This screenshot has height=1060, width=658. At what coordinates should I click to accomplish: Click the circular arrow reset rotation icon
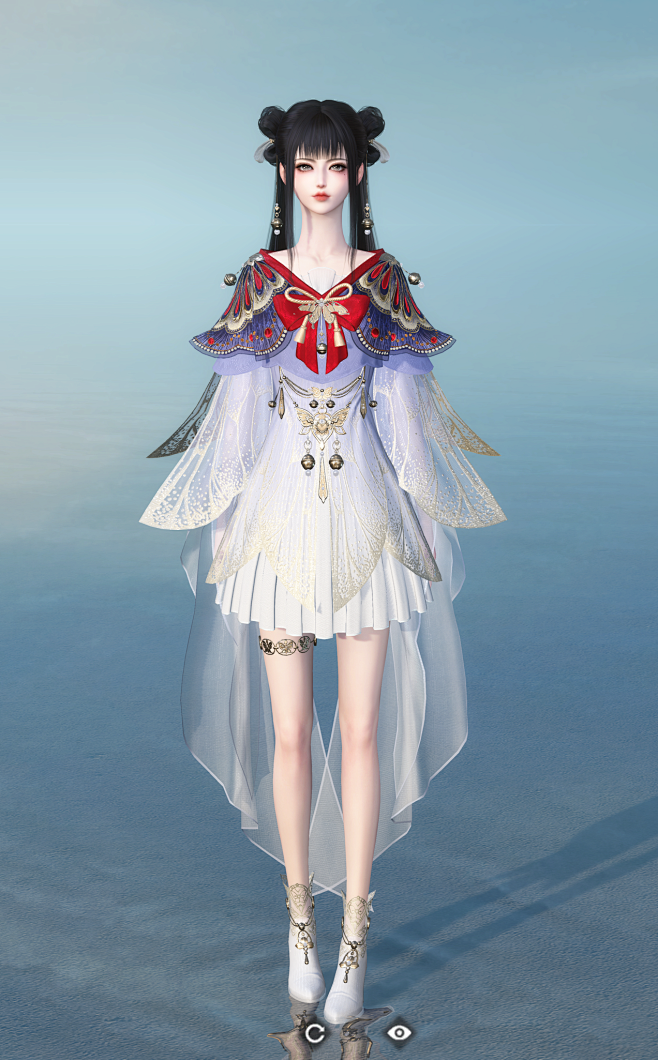tap(314, 1033)
